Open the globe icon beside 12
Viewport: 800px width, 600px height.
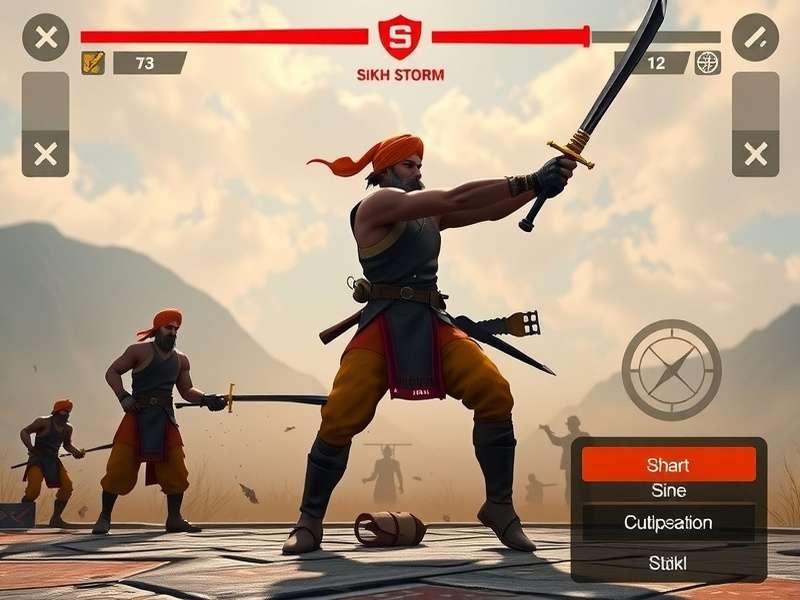pos(708,63)
